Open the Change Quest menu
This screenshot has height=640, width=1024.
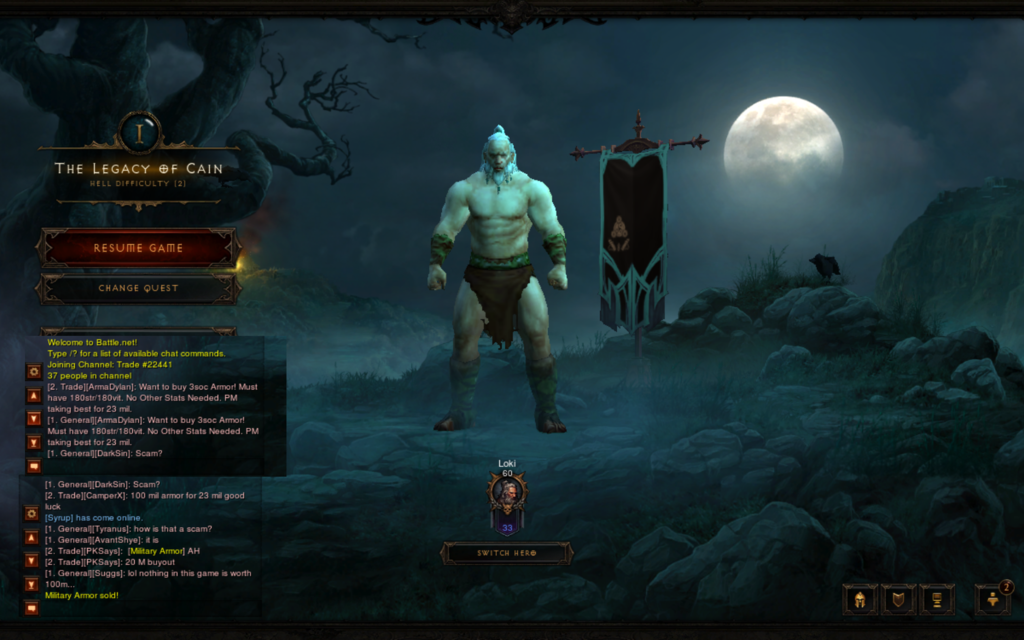pyautogui.click(x=138, y=288)
